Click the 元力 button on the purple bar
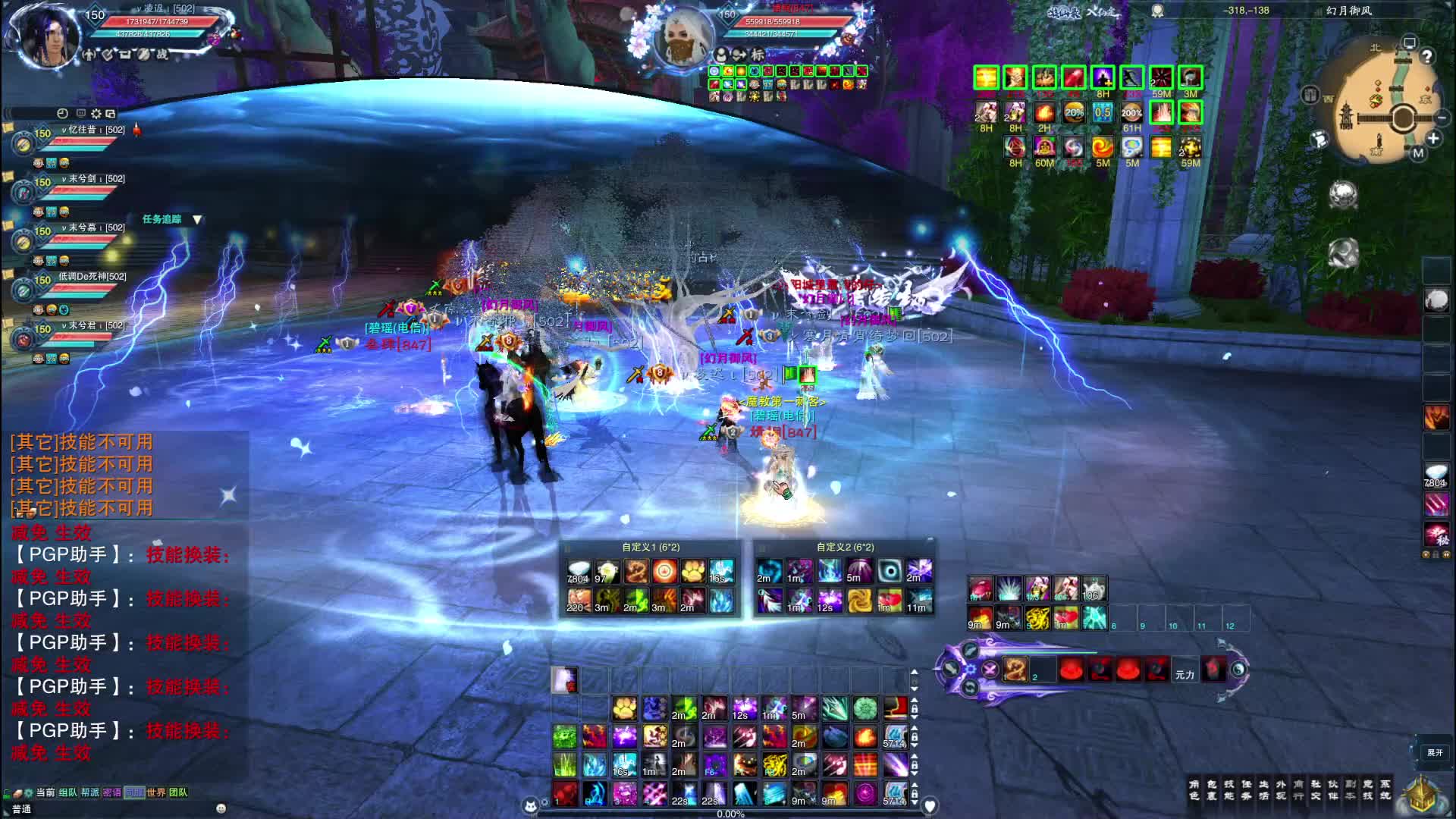The height and width of the screenshot is (819, 1456). pyautogui.click(x=1185, y=674)
